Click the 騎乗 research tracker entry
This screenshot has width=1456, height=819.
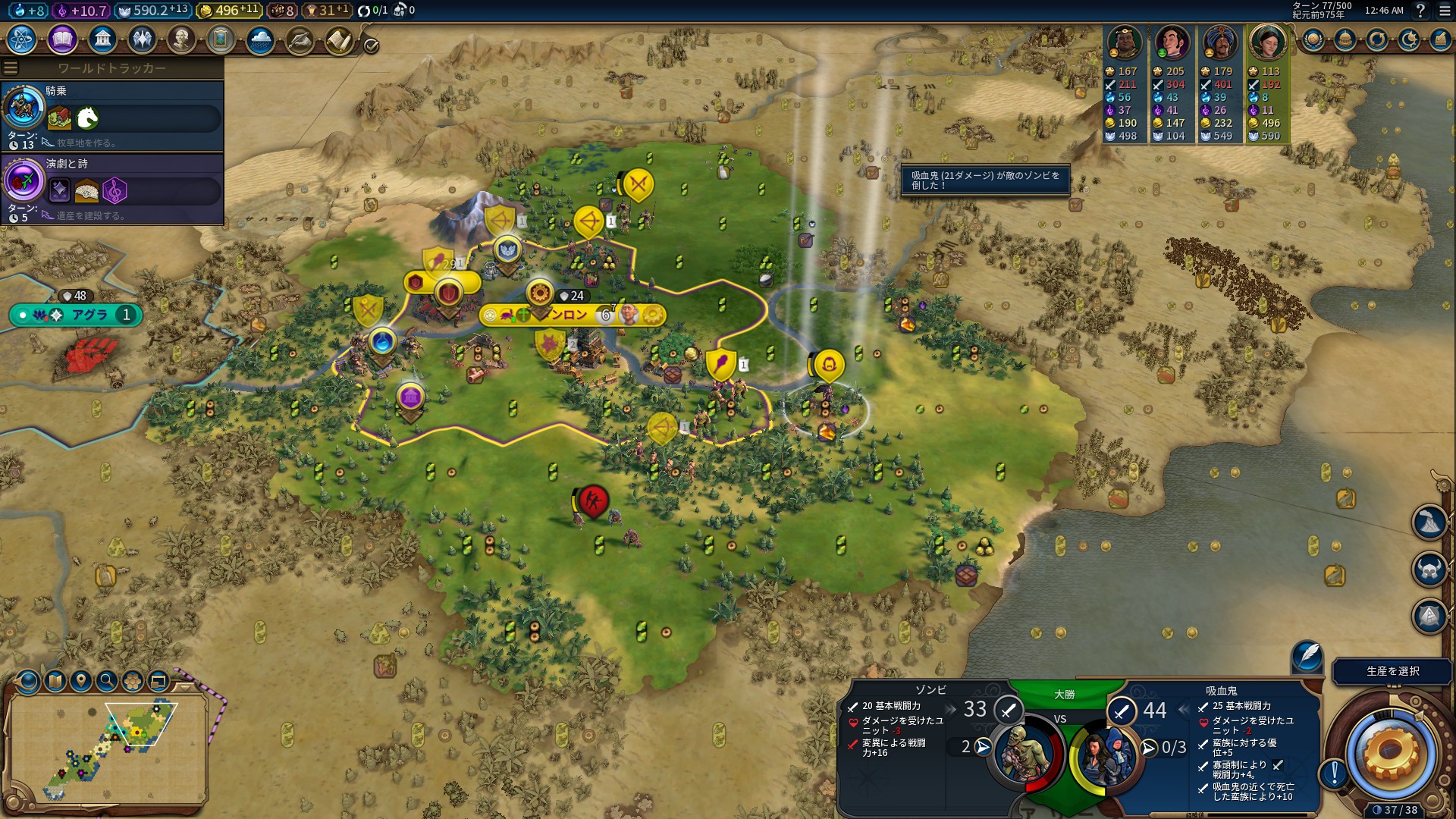[x=112, y=115]
